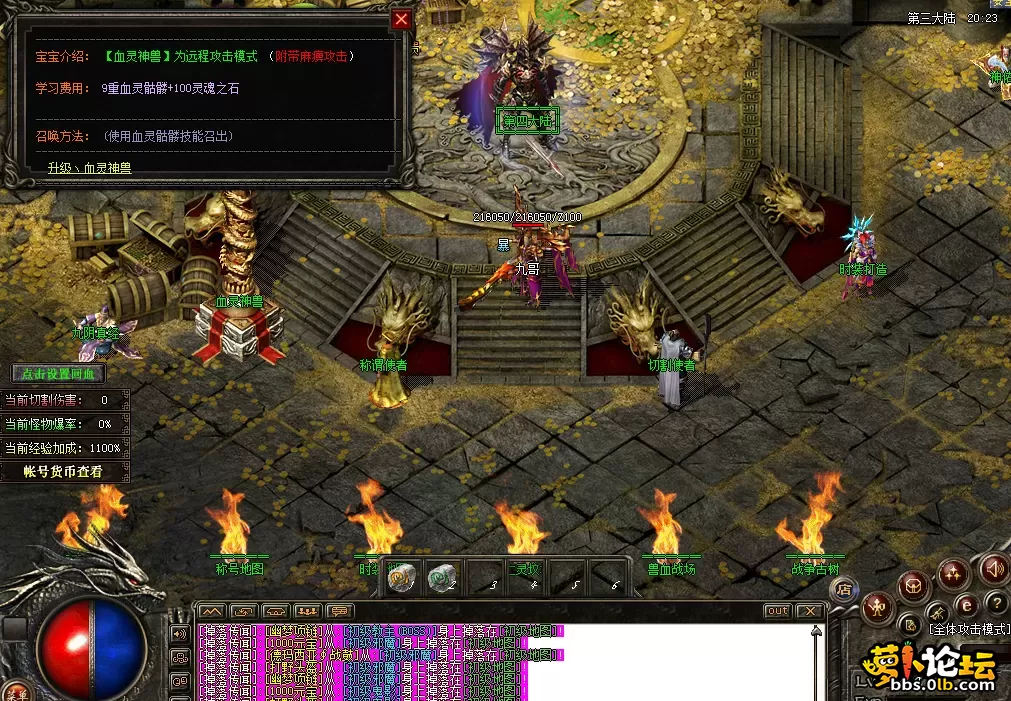The width and height of the screenshot is (1011, 701).
Task: Open 帐号货币查看 account currency view
Action: pos(64,471)
